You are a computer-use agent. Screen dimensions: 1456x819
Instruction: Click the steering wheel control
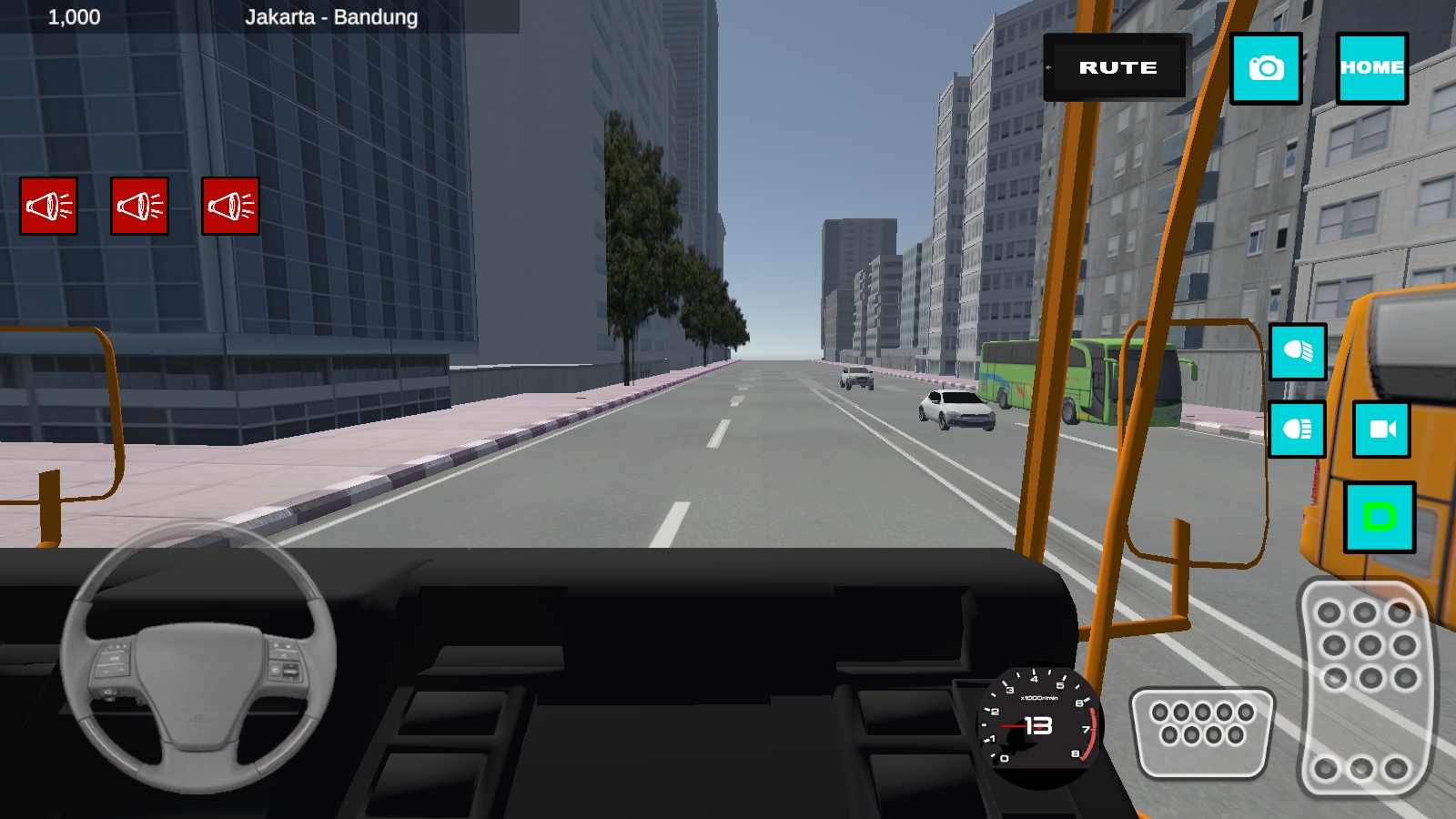click(x=198, y=657)
